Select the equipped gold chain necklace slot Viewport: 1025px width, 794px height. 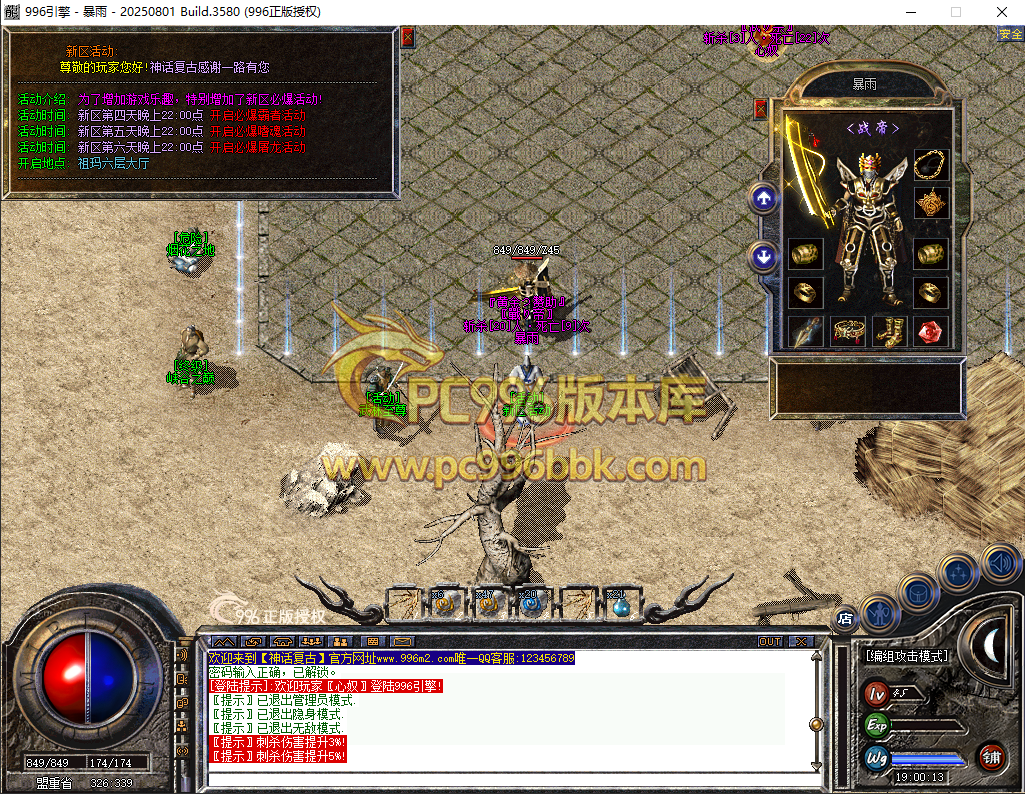point(931,165)
